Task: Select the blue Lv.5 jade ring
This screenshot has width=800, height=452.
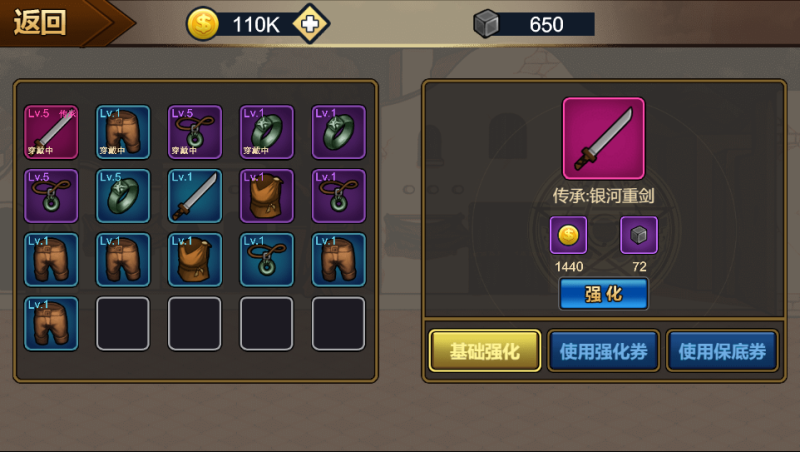Action: [123, 195]
